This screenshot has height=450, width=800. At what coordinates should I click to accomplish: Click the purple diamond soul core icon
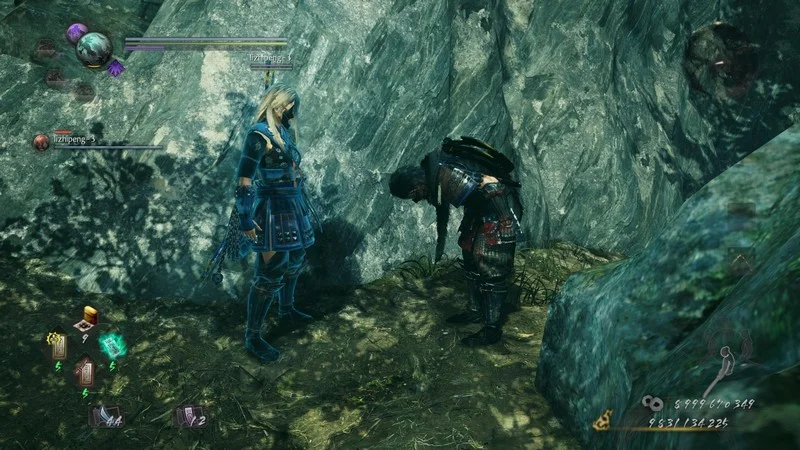pyautogui.click(x=116, y=67)
